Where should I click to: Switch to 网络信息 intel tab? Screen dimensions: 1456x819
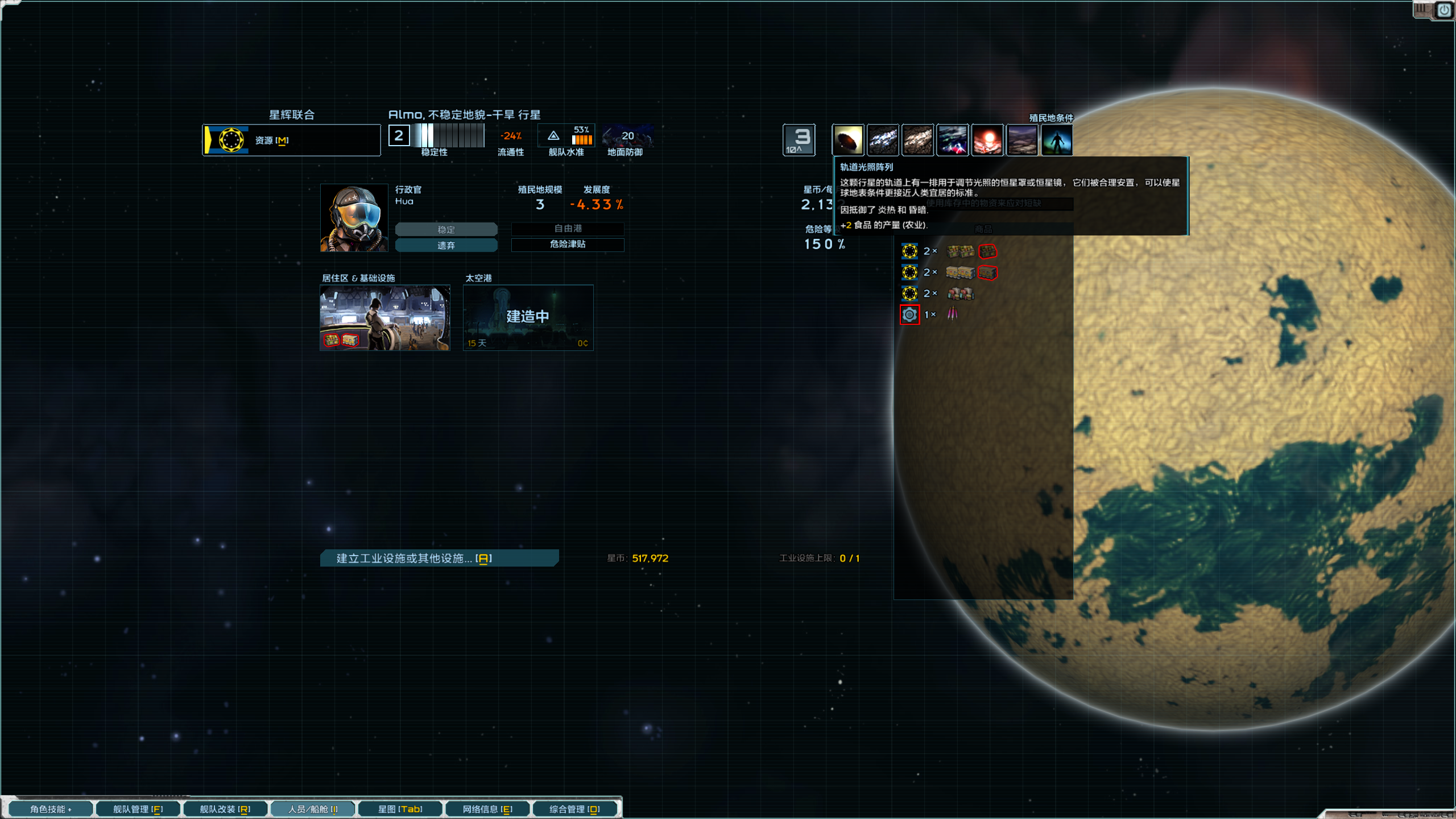coord(487,809)
